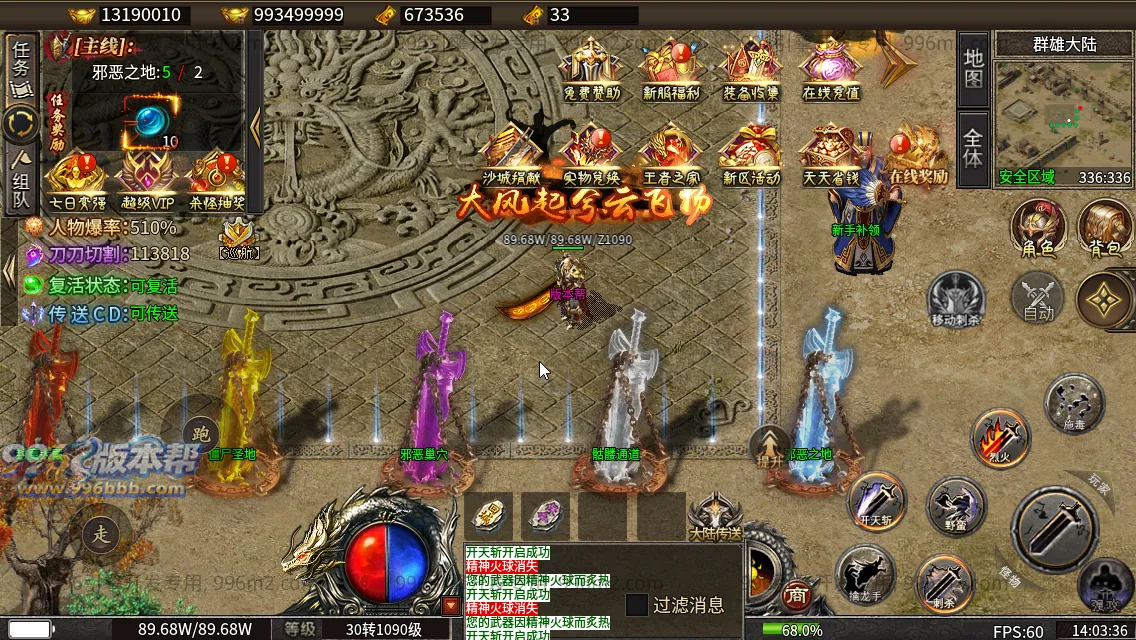Open the 在线奖励 reward icon
The height and width of the screenshot is (640, 1136).
[x=915, y=152]
